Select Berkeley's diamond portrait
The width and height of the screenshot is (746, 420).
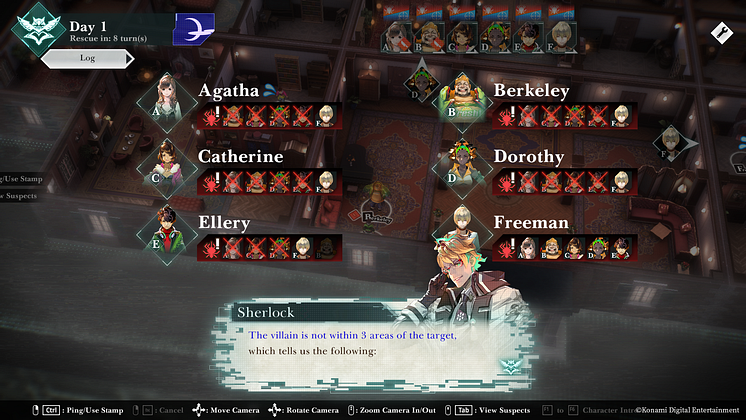pyautogui.click(x=461, y=98)
